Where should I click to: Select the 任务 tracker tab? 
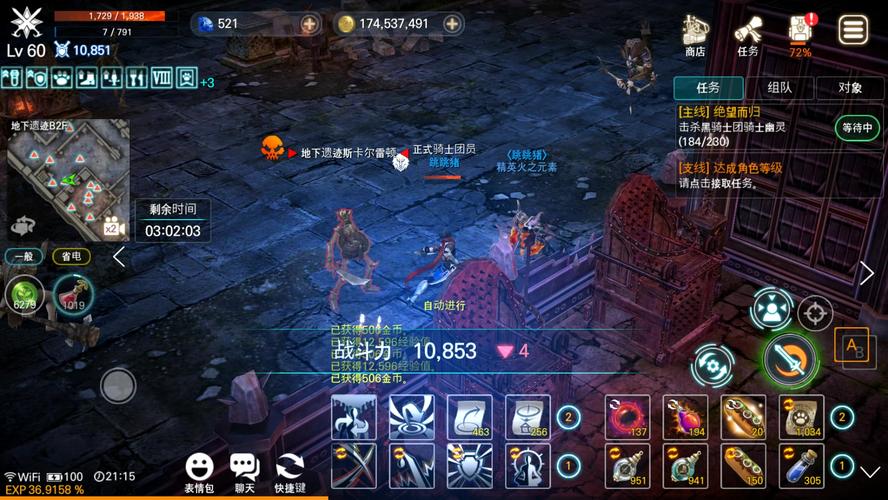[708, 88]
